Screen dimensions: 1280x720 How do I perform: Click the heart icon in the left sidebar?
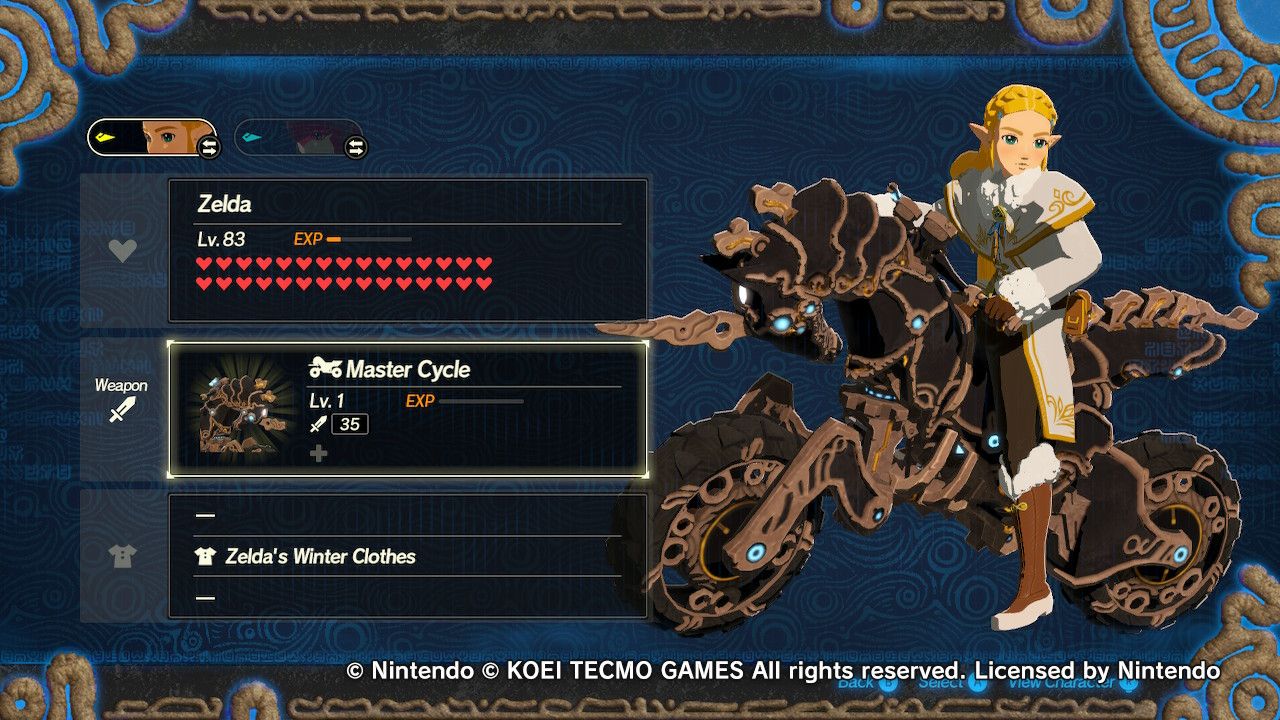coord(122,252)
